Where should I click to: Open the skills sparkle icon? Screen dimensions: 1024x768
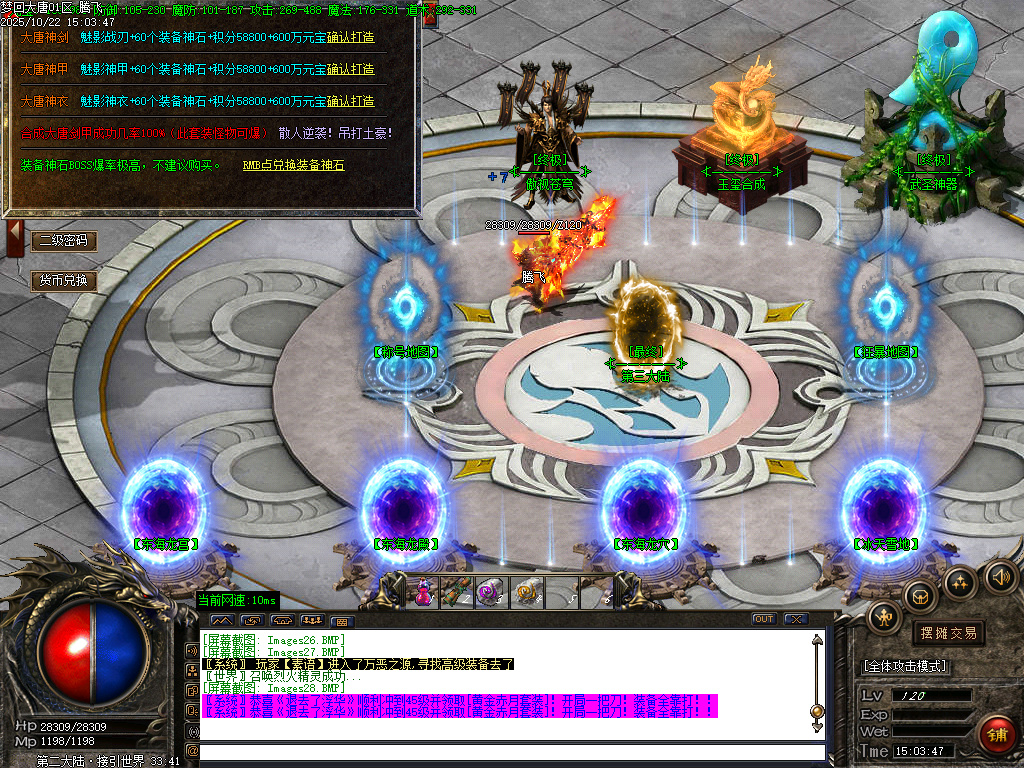(x=960, y=582)
